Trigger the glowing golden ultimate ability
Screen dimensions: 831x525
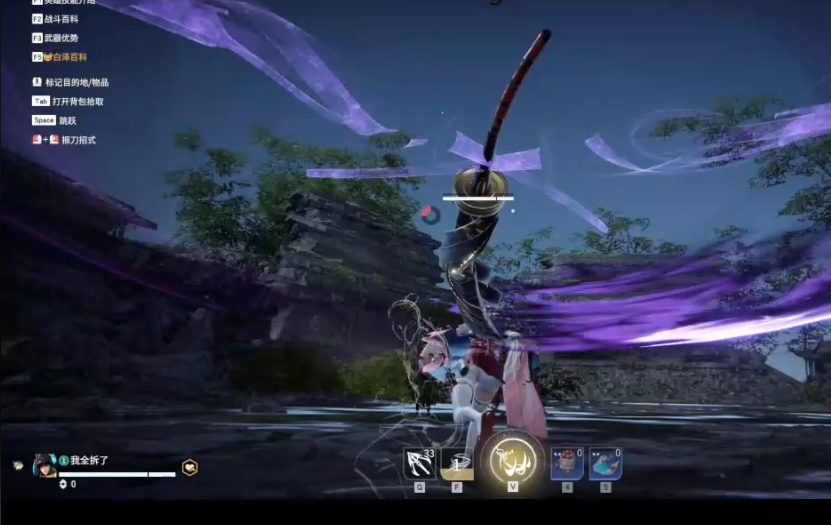[512, 460]
